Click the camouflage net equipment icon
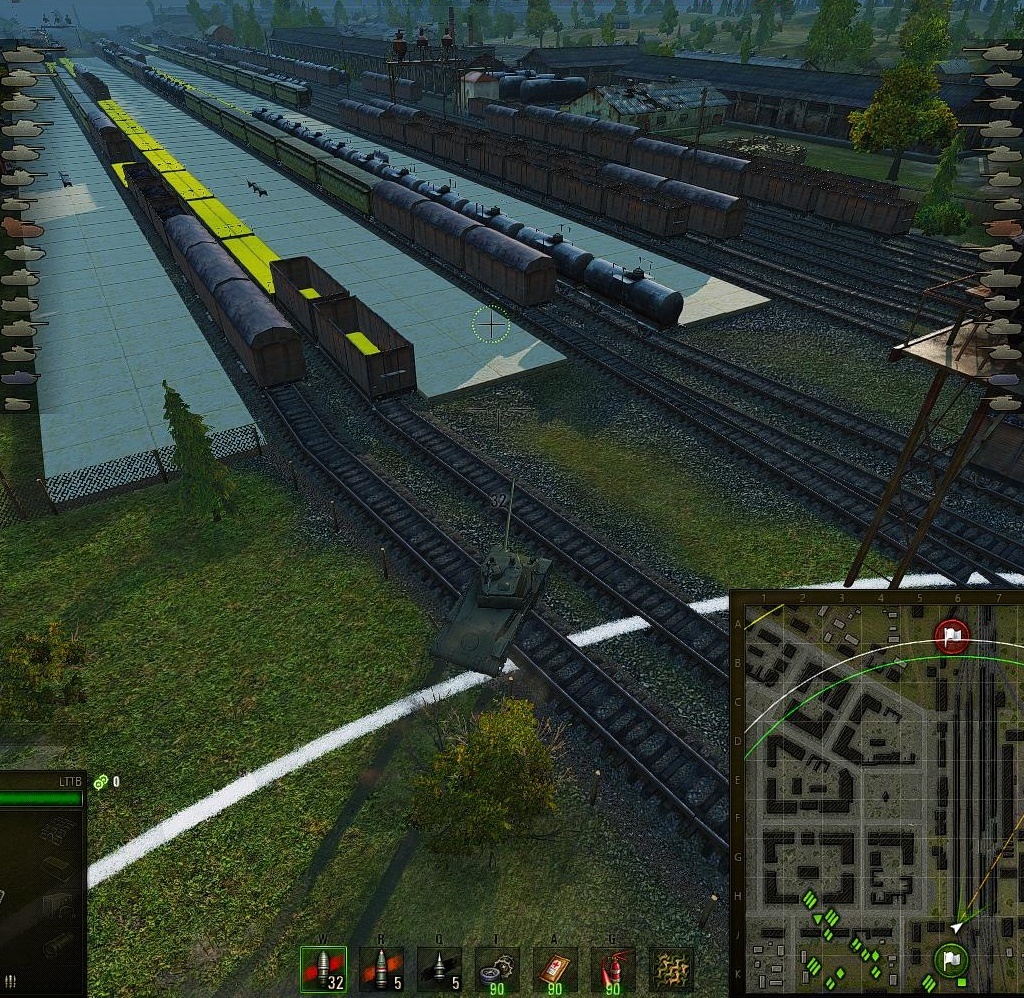This screenshot has height=998, width=1024. [x=672, y=969]
